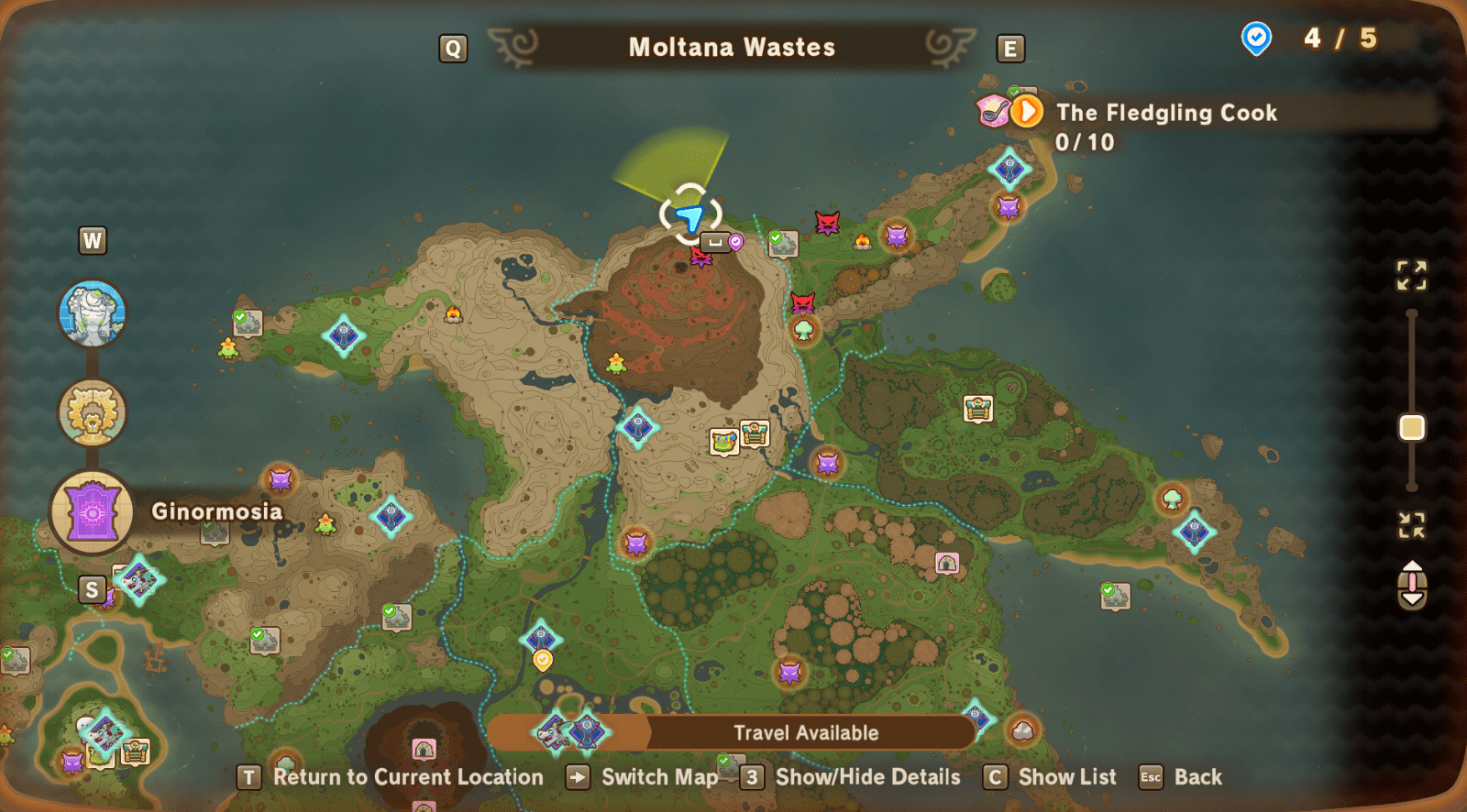Expand the quest with the orange arrow button
The width and height of the screenshot is (1467, 812).
[1029, 111]
